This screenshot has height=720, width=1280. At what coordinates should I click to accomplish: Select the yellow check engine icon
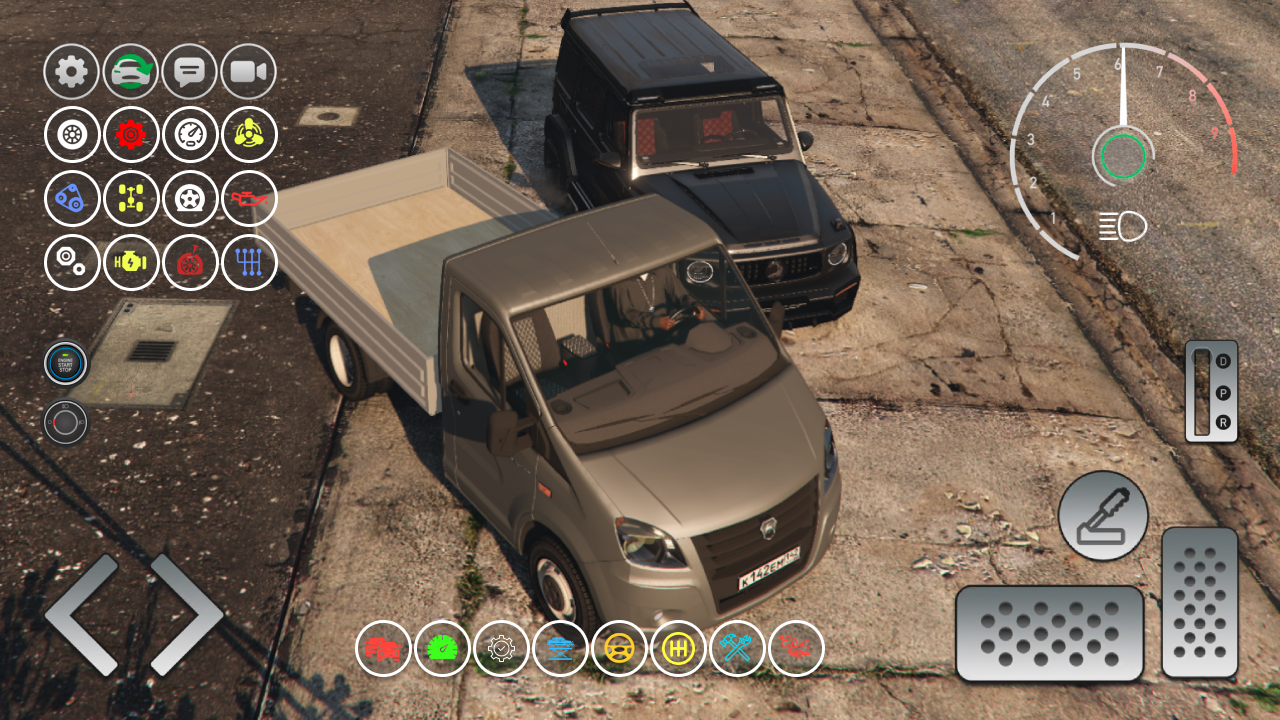click(131, 263)
